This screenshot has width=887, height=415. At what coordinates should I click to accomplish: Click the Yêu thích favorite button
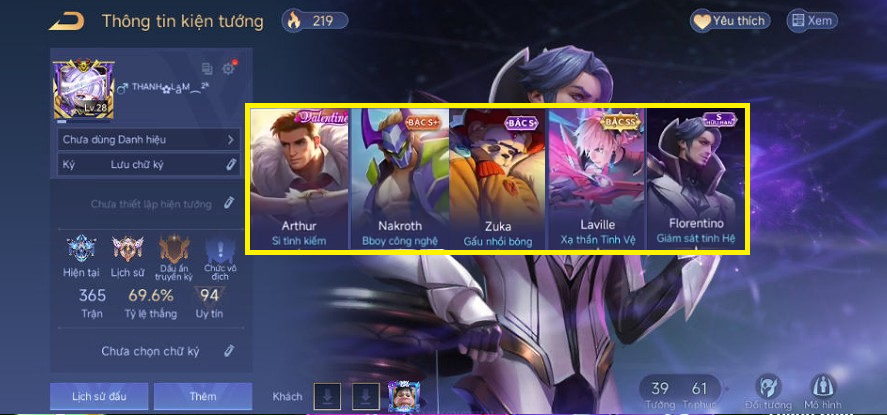point(729,20)
